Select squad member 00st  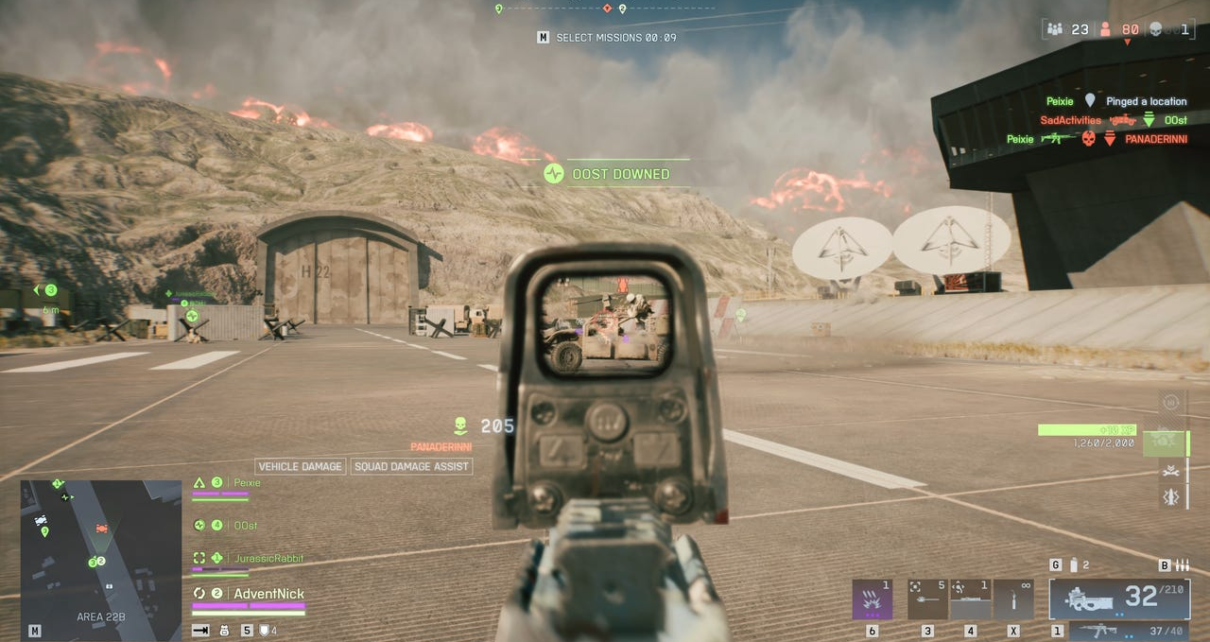pyautogui.click(x=243, y=525)
